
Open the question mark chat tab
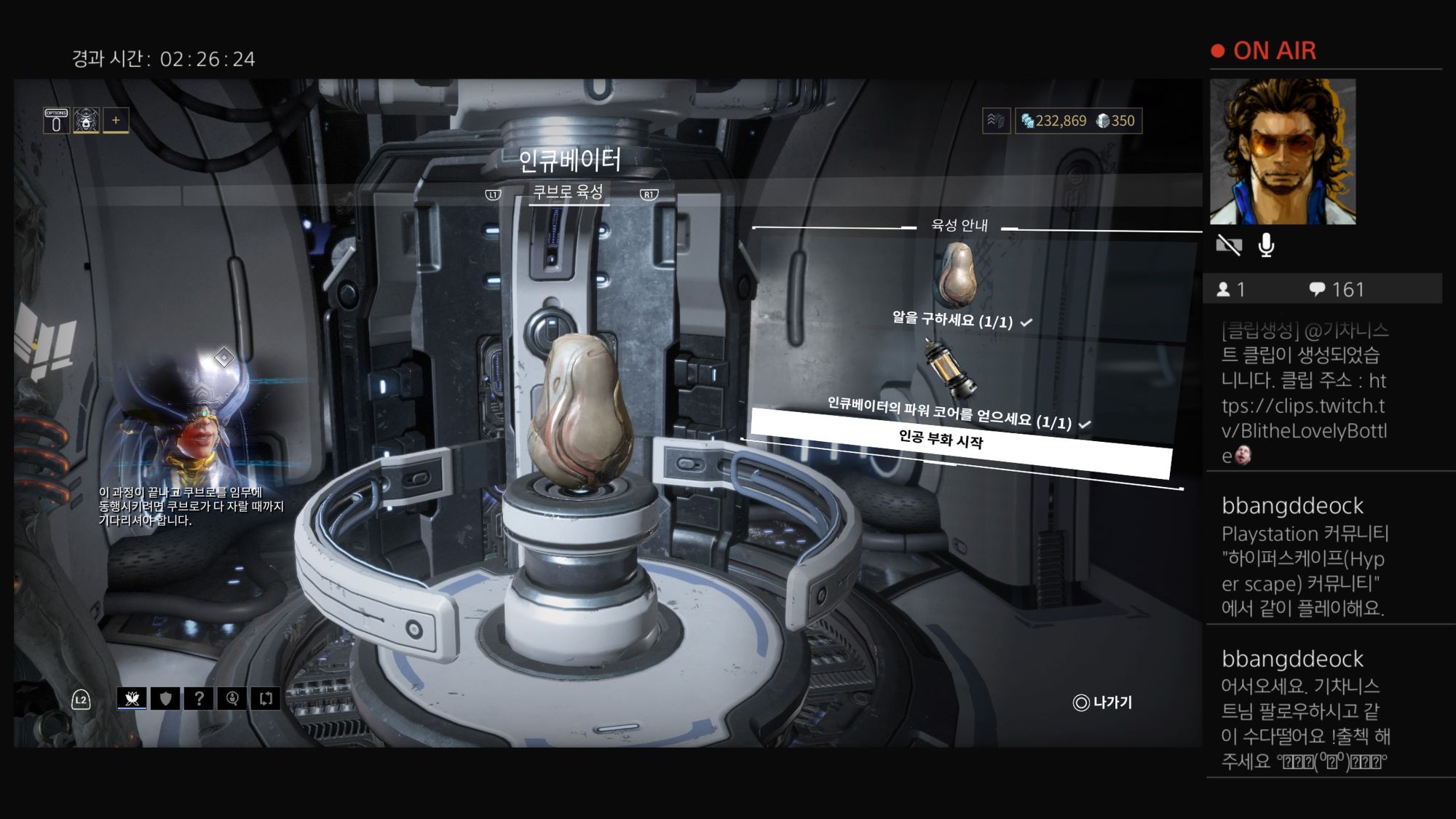tap(199, 699)
